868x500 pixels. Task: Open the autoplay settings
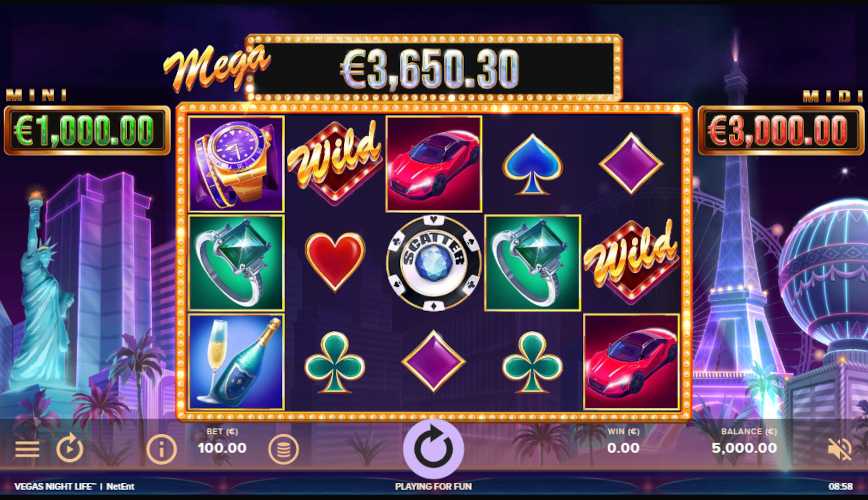coord(69,449)
